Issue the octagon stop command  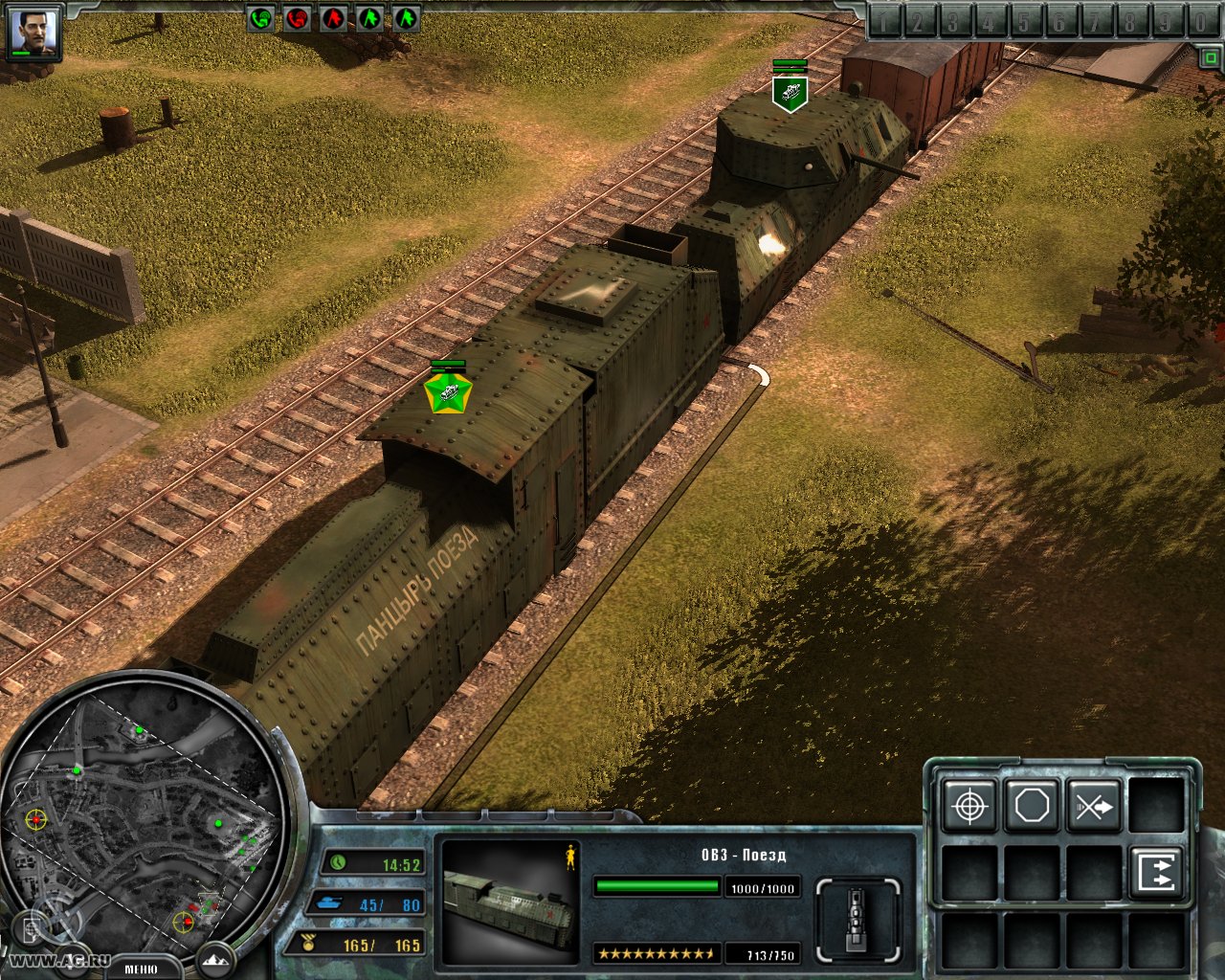[x=1032, y=806]
